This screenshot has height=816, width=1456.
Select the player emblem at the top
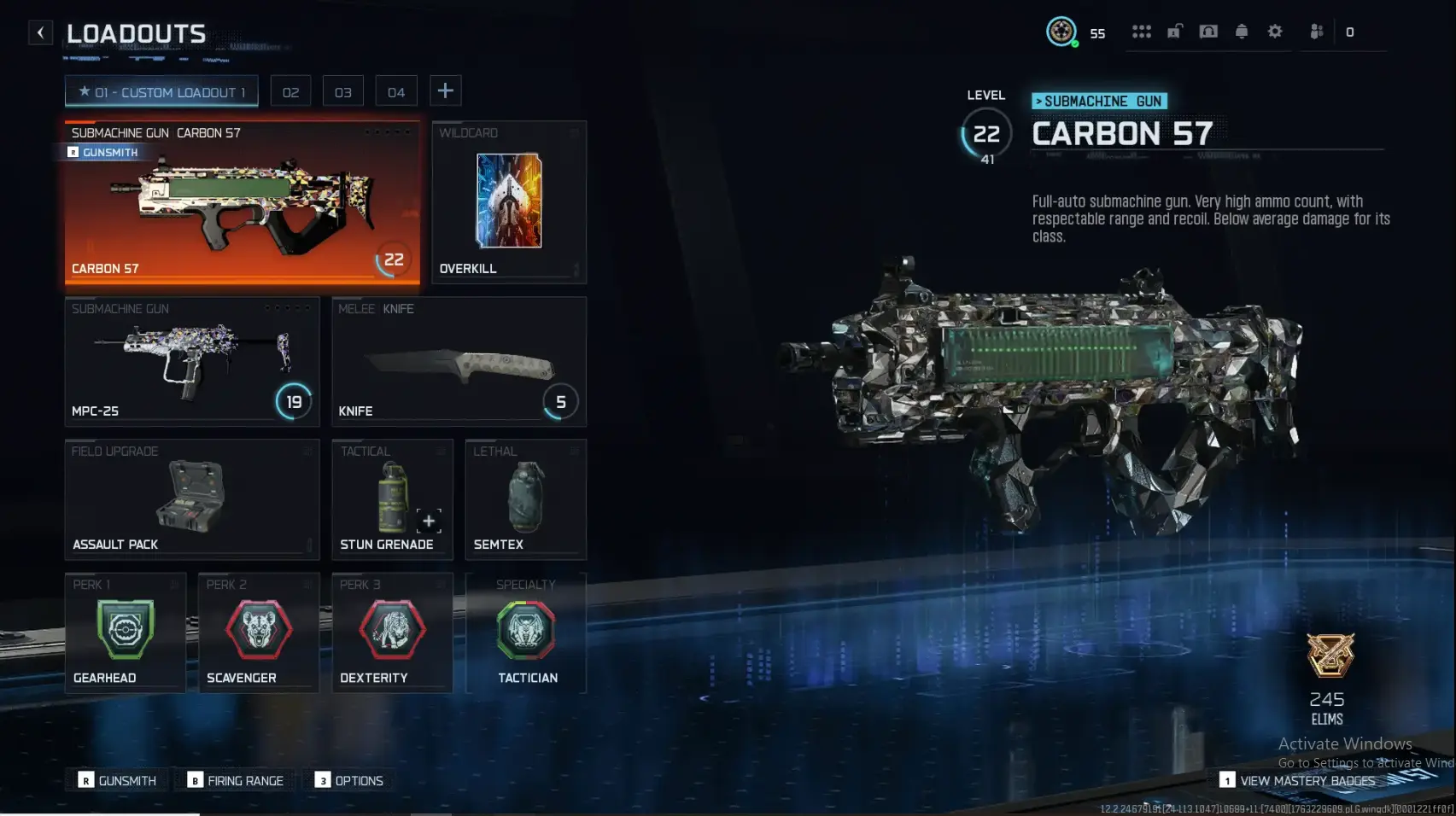coord(1061,31)
